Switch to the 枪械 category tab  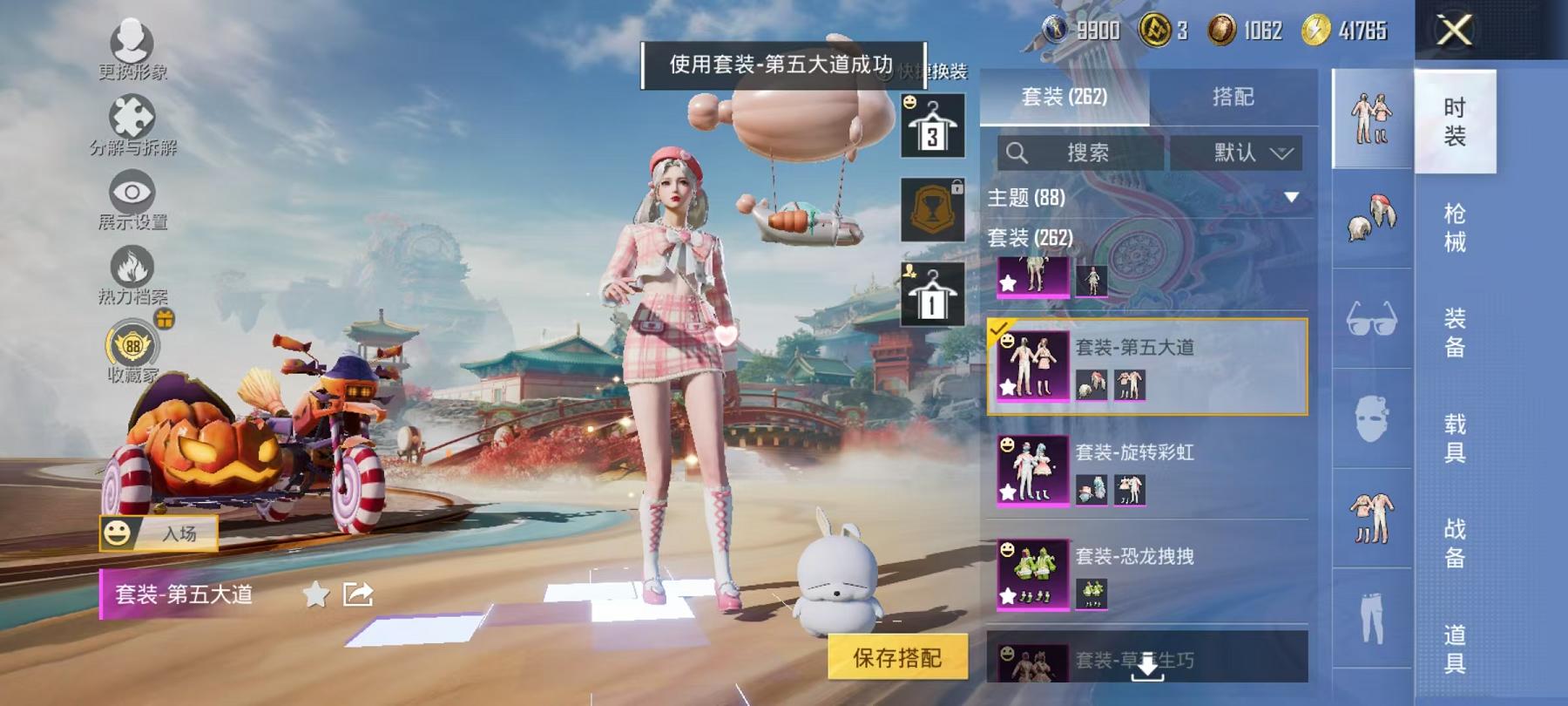[x=1457, y=225]
